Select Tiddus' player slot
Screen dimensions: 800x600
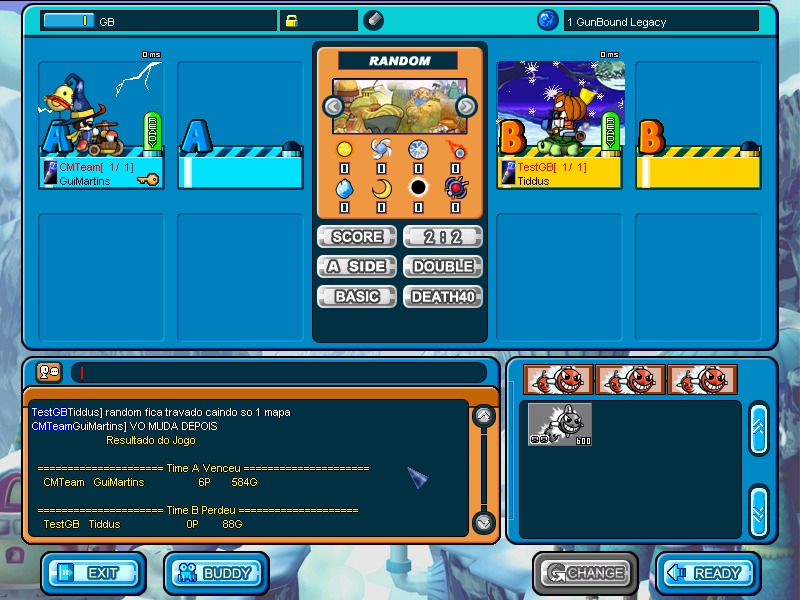click(x=560, y=125)
